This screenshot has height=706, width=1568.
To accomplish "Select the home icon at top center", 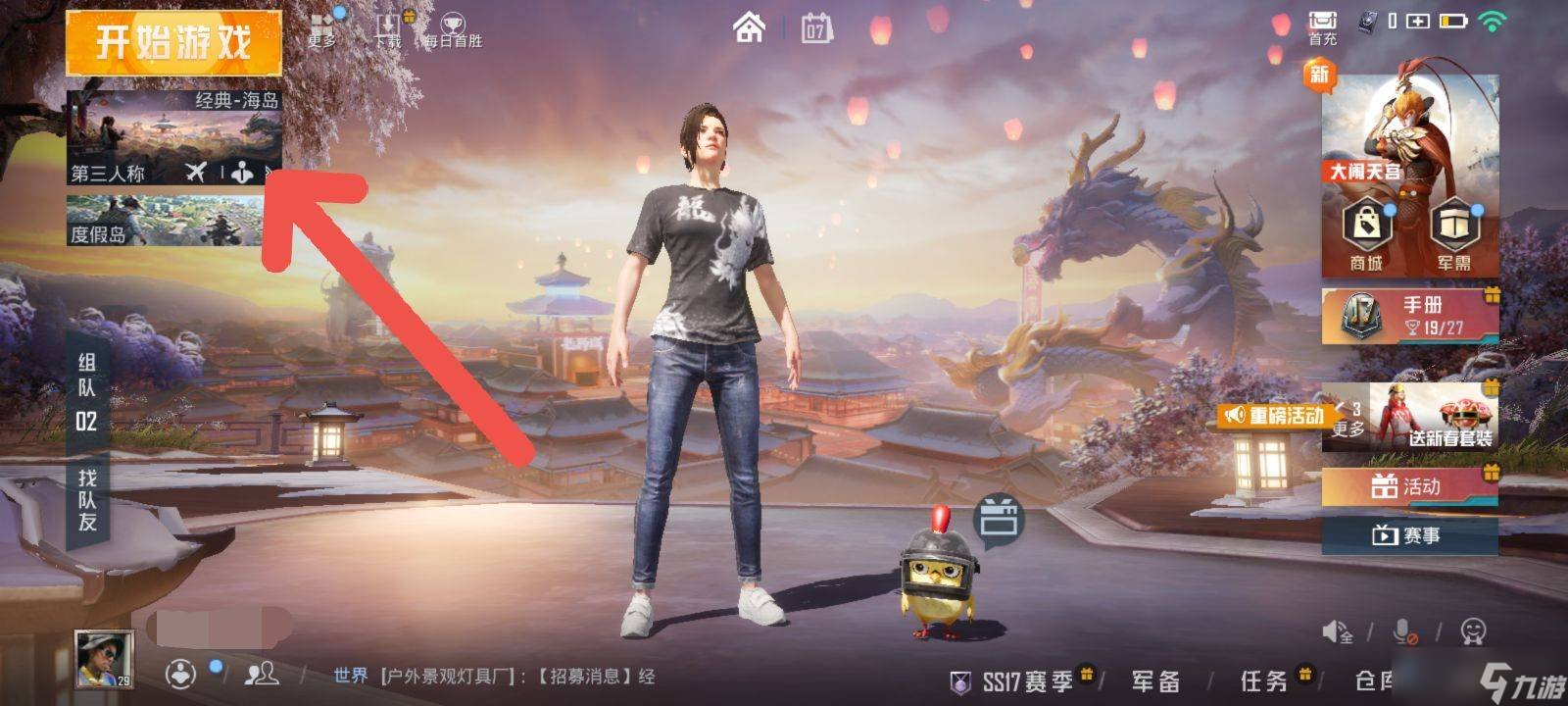I will [750, 29].
